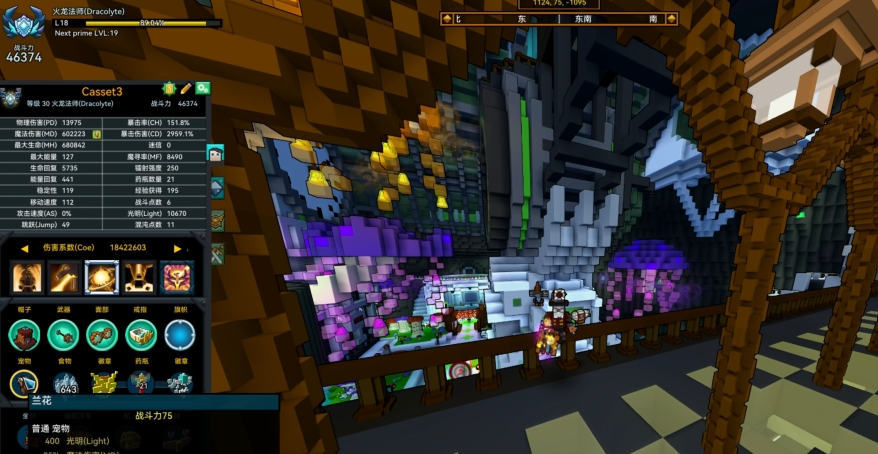The image size is (878, 454).
Task: Switch to the crossed tools side tab
Action: [x=216, y=254]
